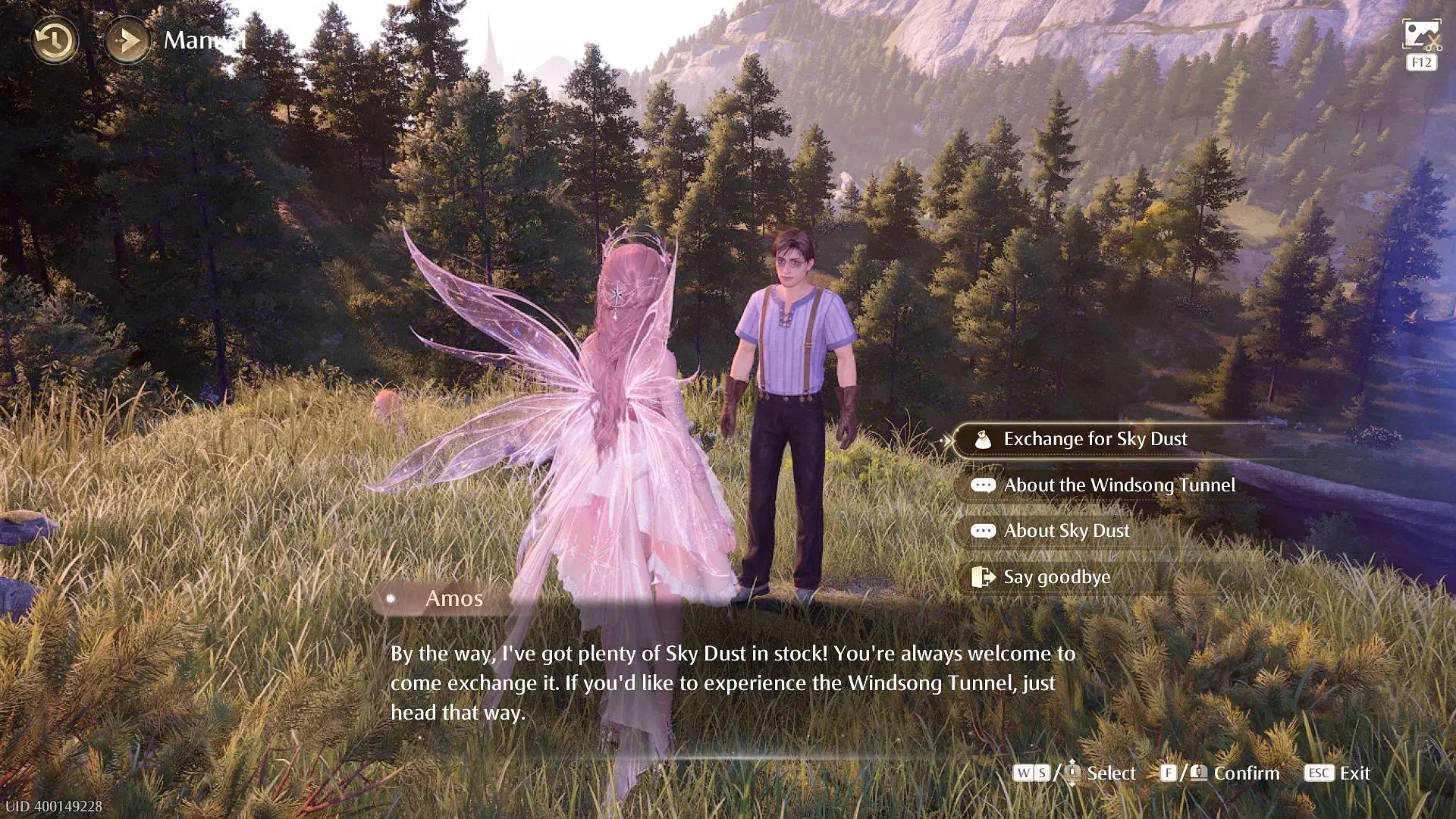The image size is (1456, 819).
Task: Open the dialogue history log
Action: [55, 40]
